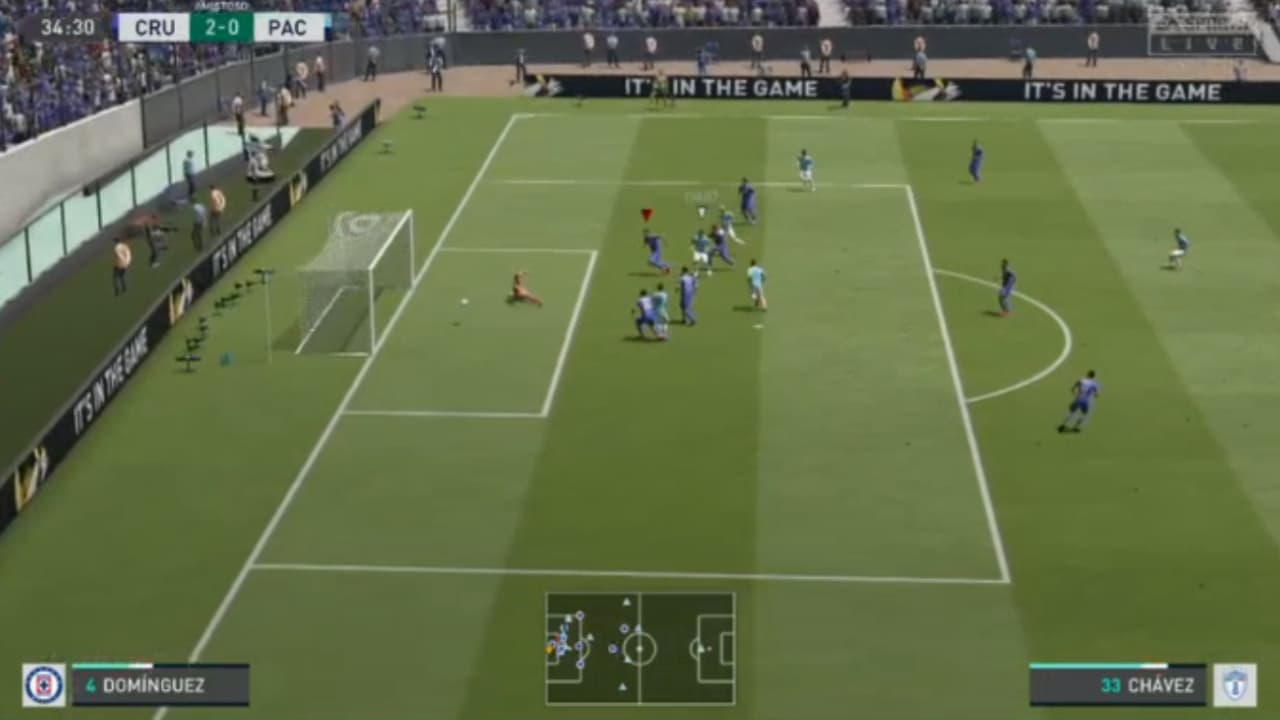
Task: Click the triangle marker on the minimap
Action: click(x=628, y=602)
